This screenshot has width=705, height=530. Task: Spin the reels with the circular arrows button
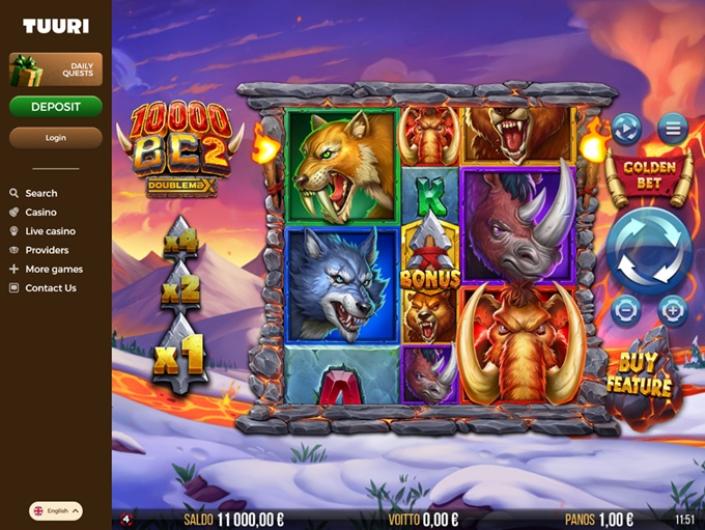point(649,250)
